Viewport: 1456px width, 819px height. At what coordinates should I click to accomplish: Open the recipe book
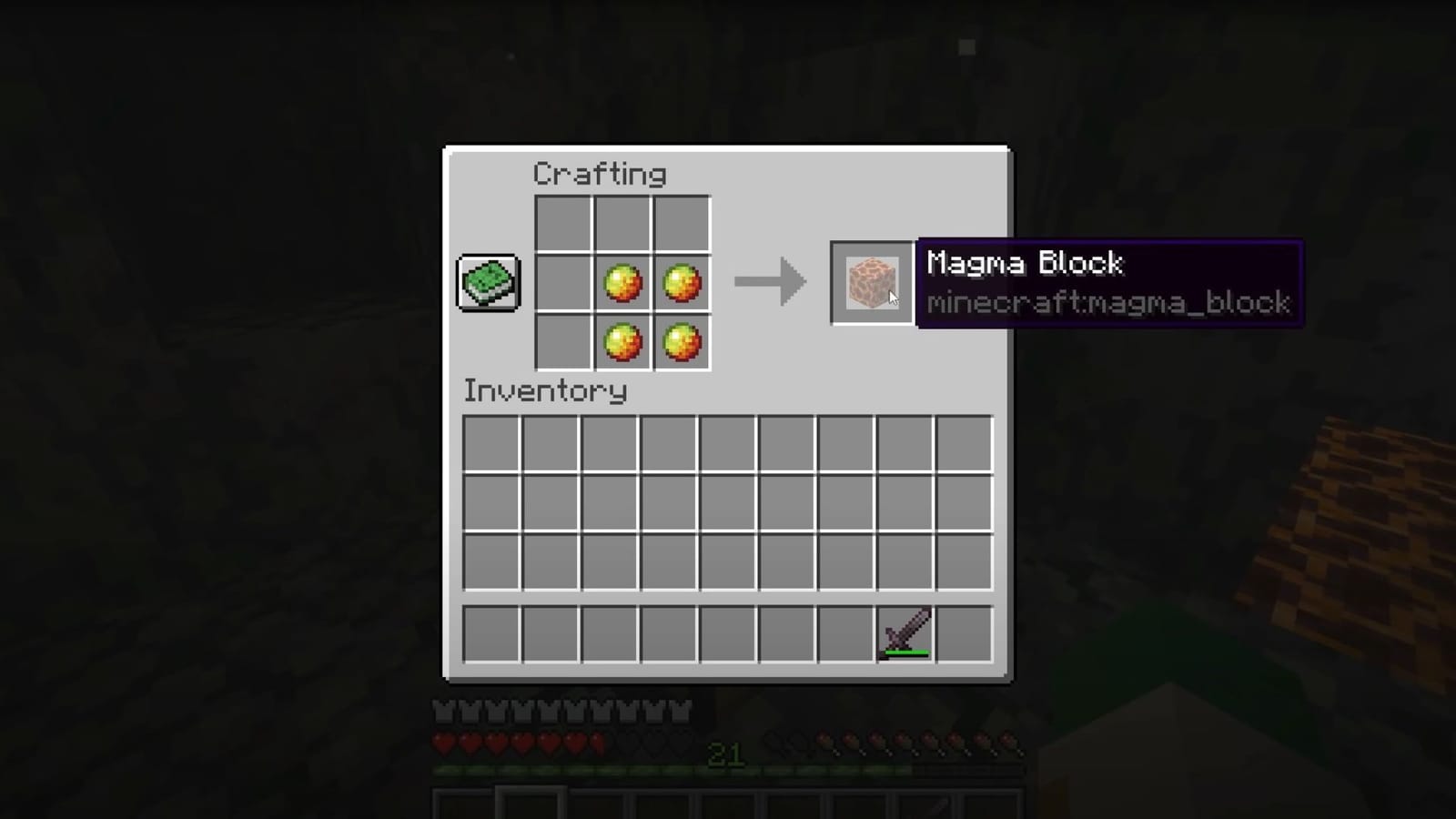(x=488, y=283)
